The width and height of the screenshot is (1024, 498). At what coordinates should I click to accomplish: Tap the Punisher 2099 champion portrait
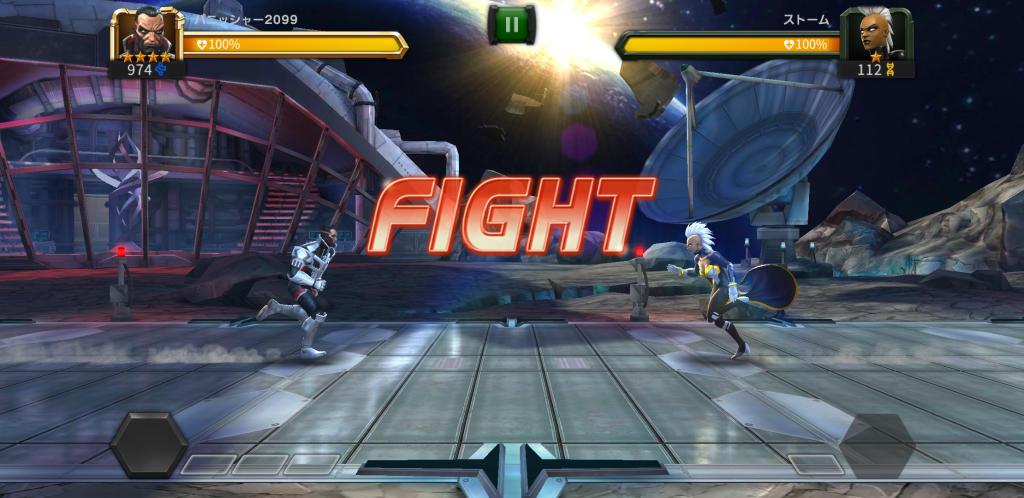click(146, 36)
